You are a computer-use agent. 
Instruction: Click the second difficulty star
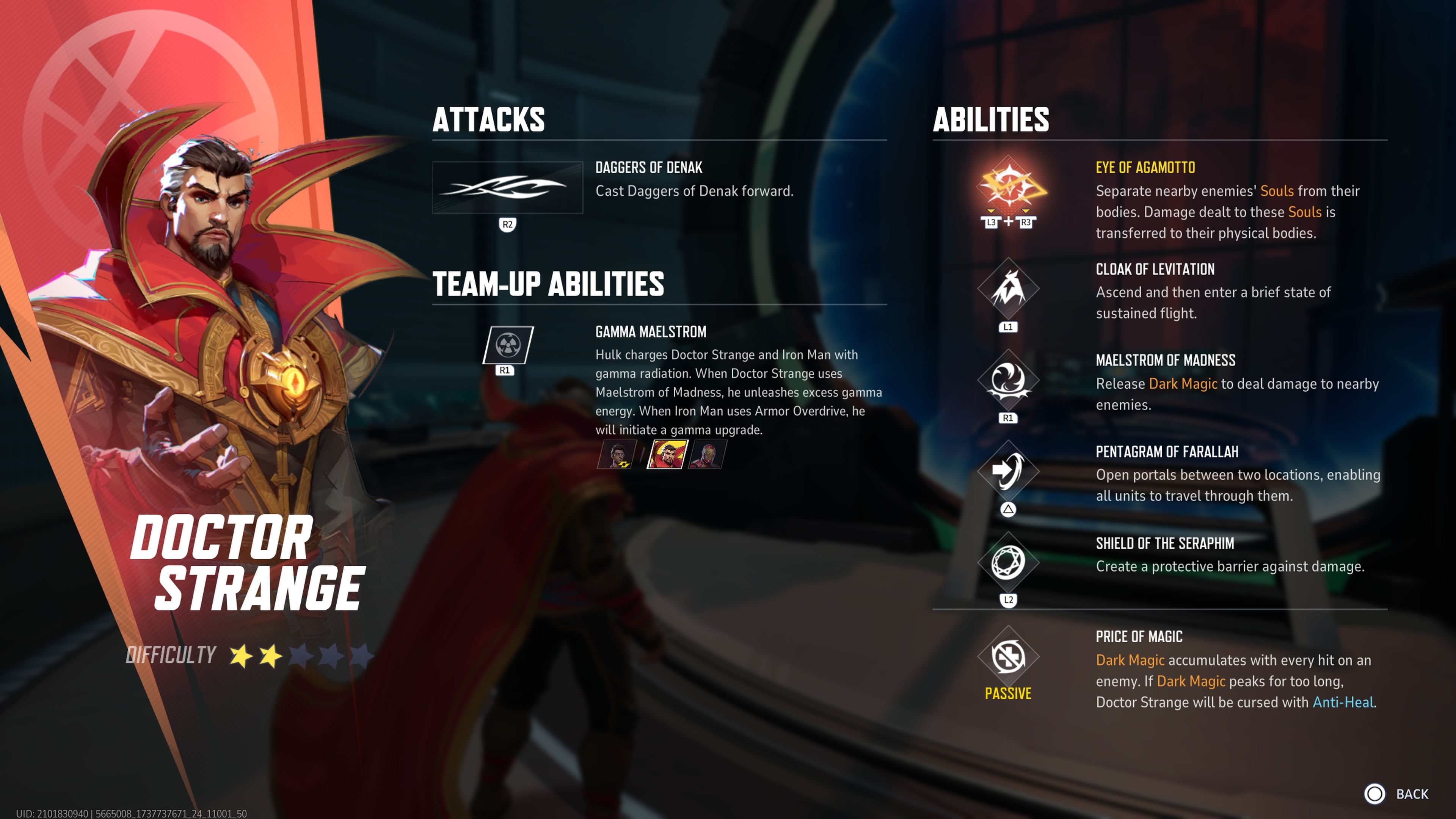pyautogui.click(x=270, y=655)
